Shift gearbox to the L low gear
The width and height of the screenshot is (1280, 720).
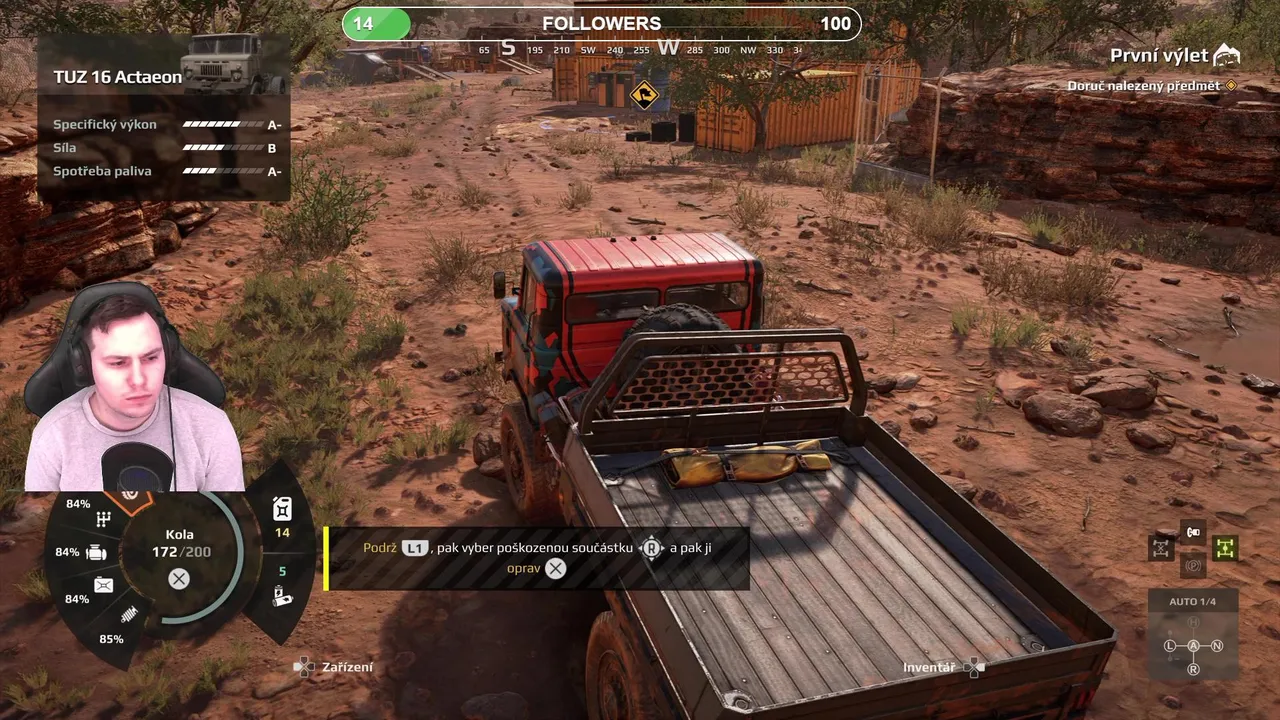point(1169,646)
